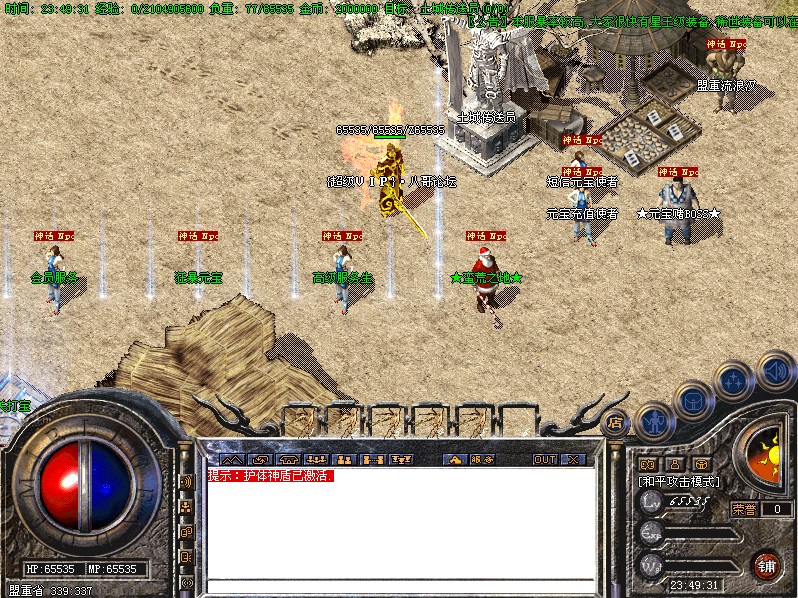Screen dimensions: 798x598
Task: Open the character status round button
Action: 654,423
